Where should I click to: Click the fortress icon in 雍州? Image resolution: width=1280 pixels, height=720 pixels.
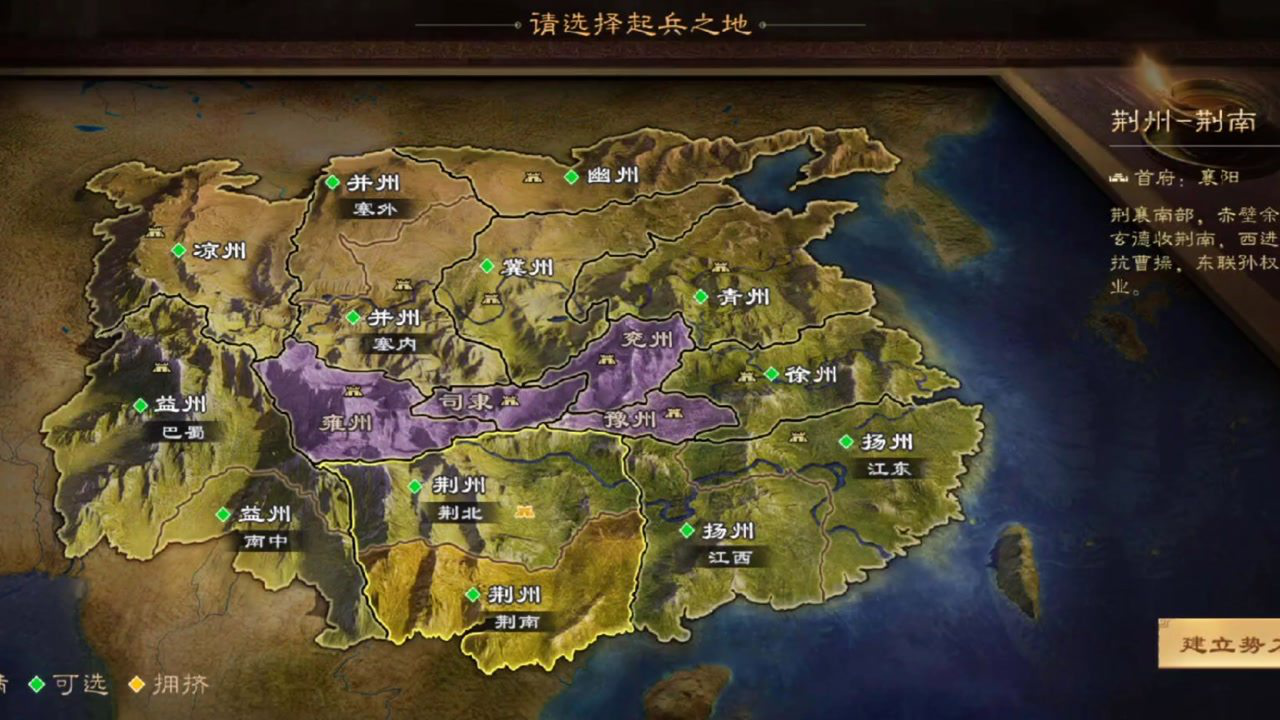coord(353,391)
